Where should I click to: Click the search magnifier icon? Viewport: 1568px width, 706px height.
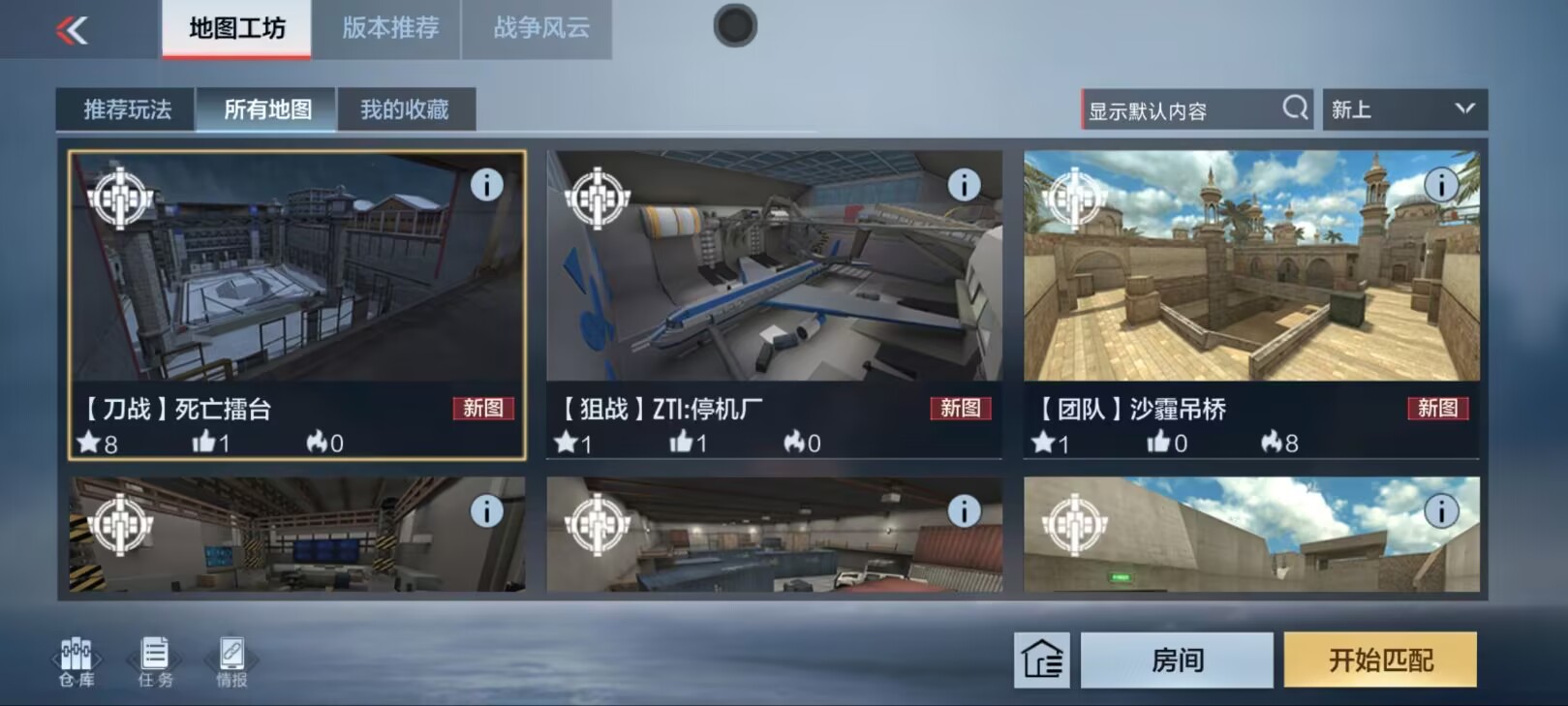tap(1295, 108)
